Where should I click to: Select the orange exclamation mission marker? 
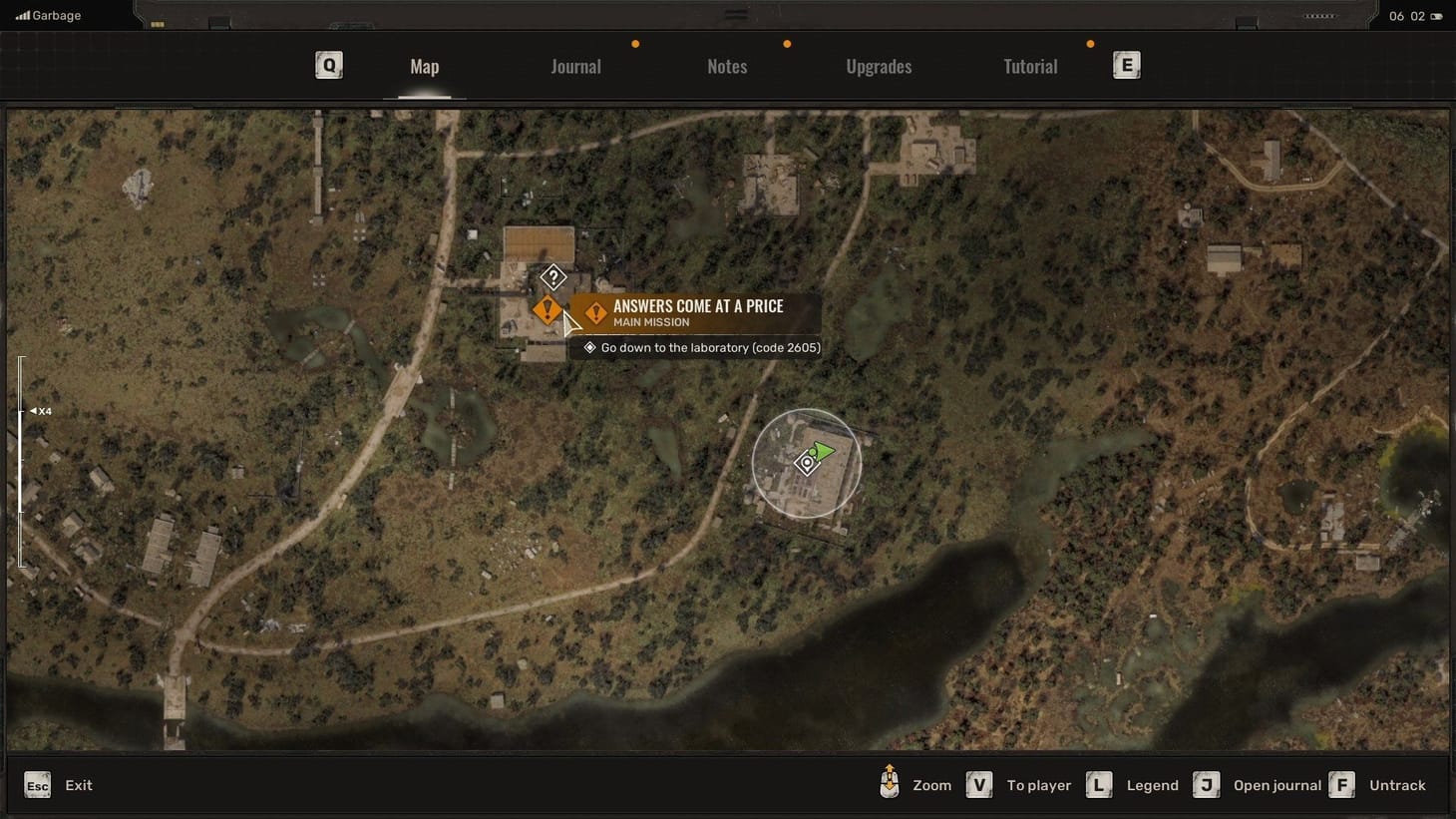pyautogui.click(x=547, y=309)
